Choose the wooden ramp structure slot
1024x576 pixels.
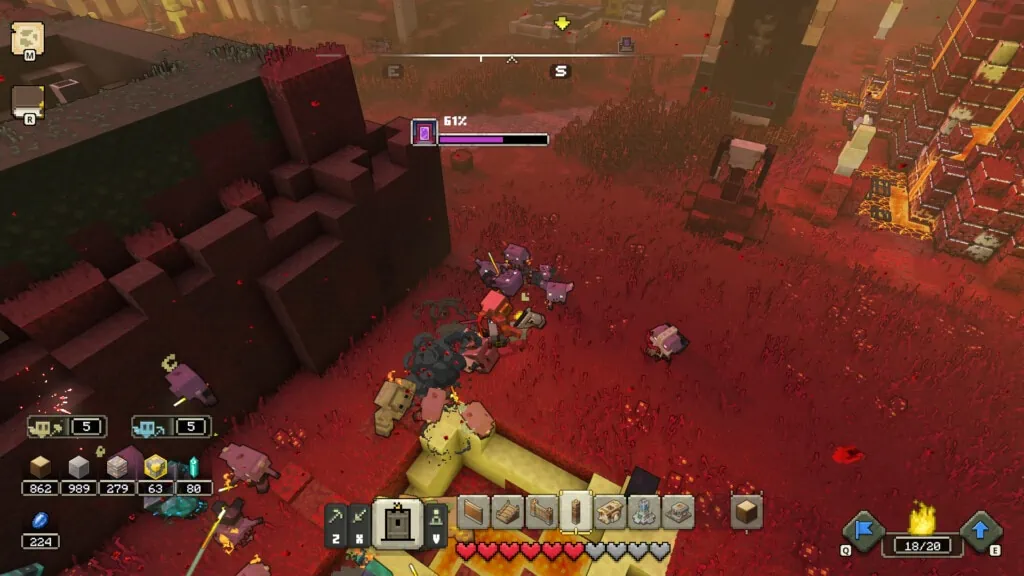pyautogui.click(x=507, y=512)
